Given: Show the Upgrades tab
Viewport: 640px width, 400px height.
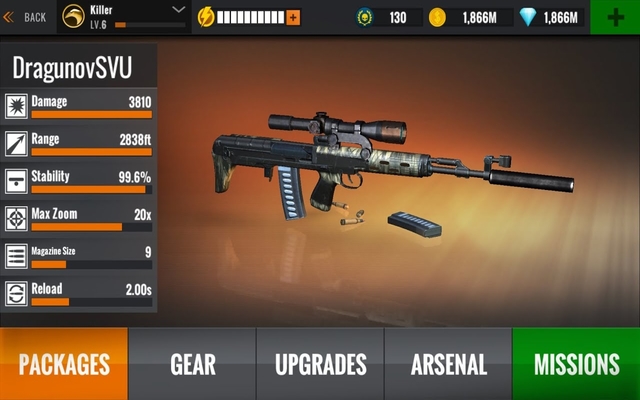Looking at the screenshot, I should (x=320, y=364).
